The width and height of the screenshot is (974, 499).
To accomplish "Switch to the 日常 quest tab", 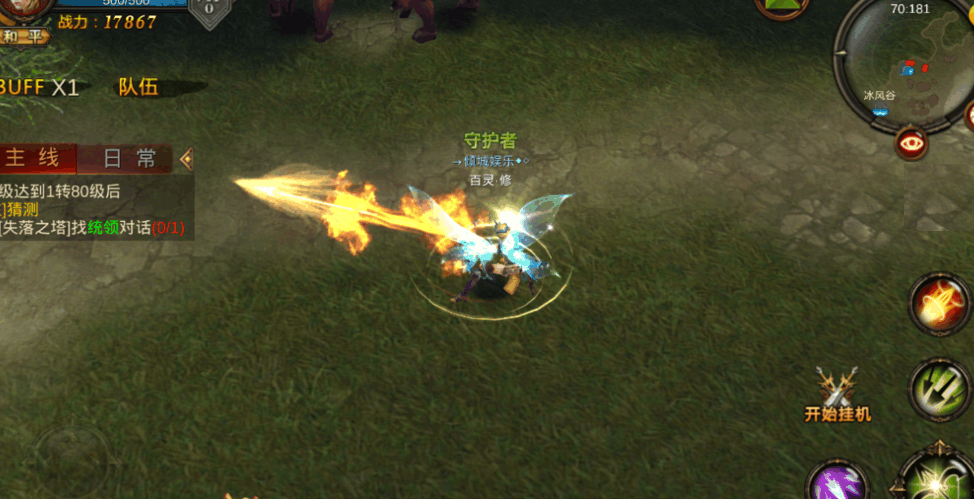I will 130,158.
